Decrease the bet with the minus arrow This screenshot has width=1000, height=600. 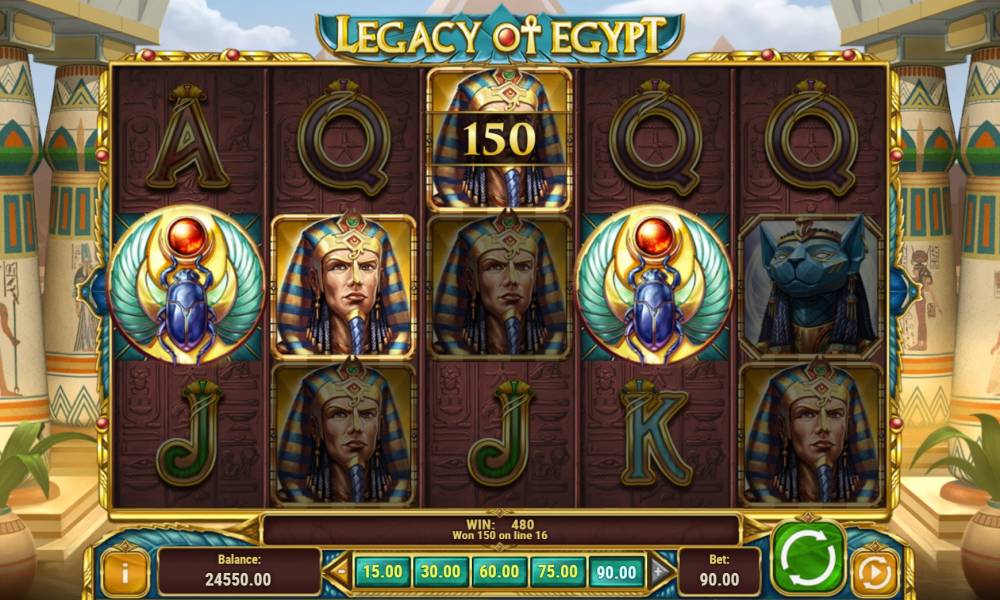pyautogui.click(x=339, y=572)
